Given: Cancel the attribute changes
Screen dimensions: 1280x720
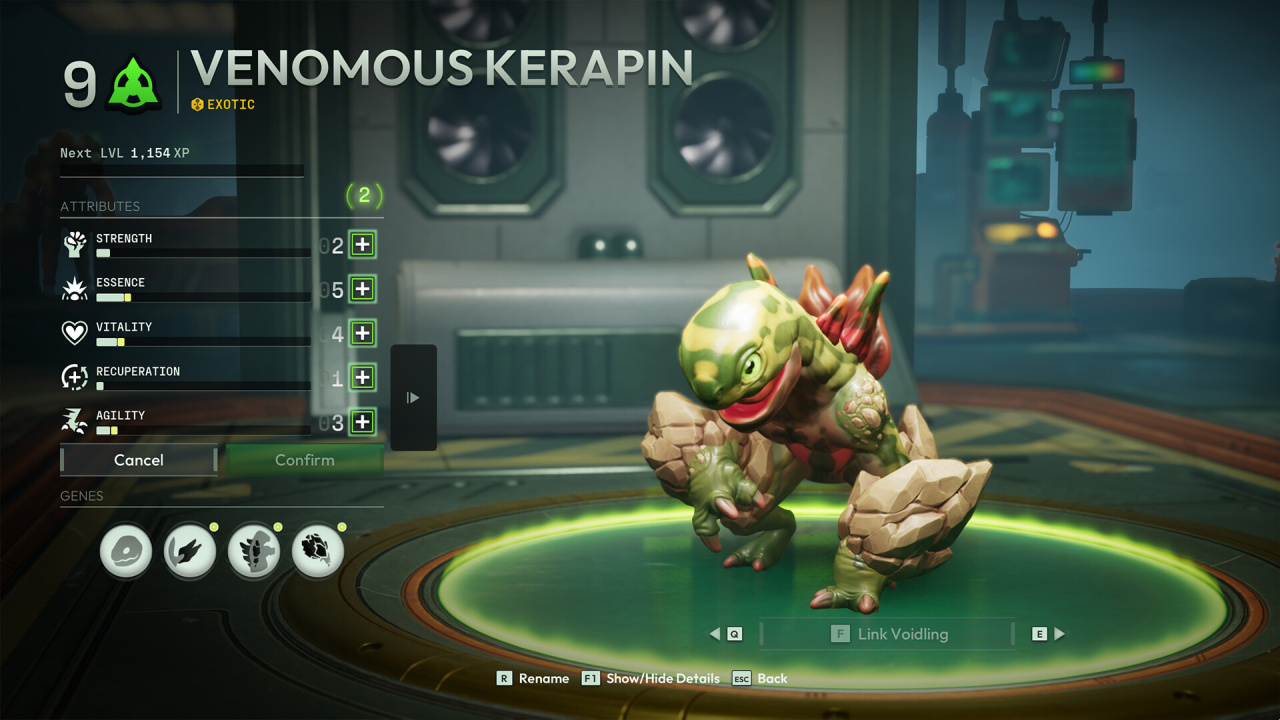Looking at the screenshot, I should pyautogui.click(x=139, y=460).
